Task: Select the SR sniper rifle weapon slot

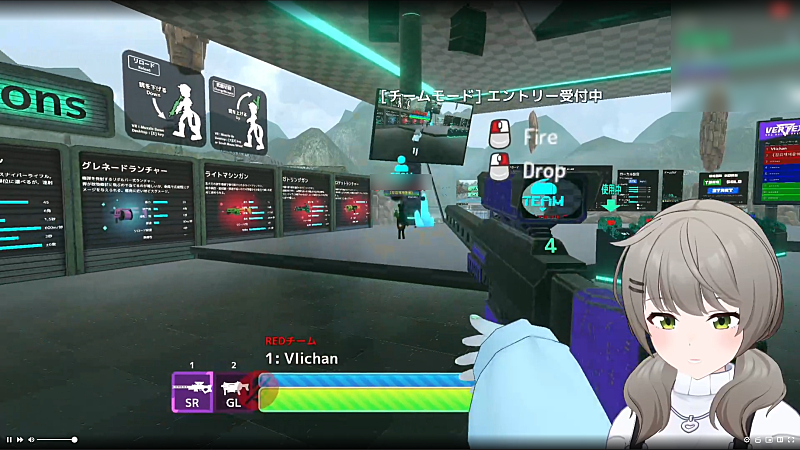Action: 192,392
